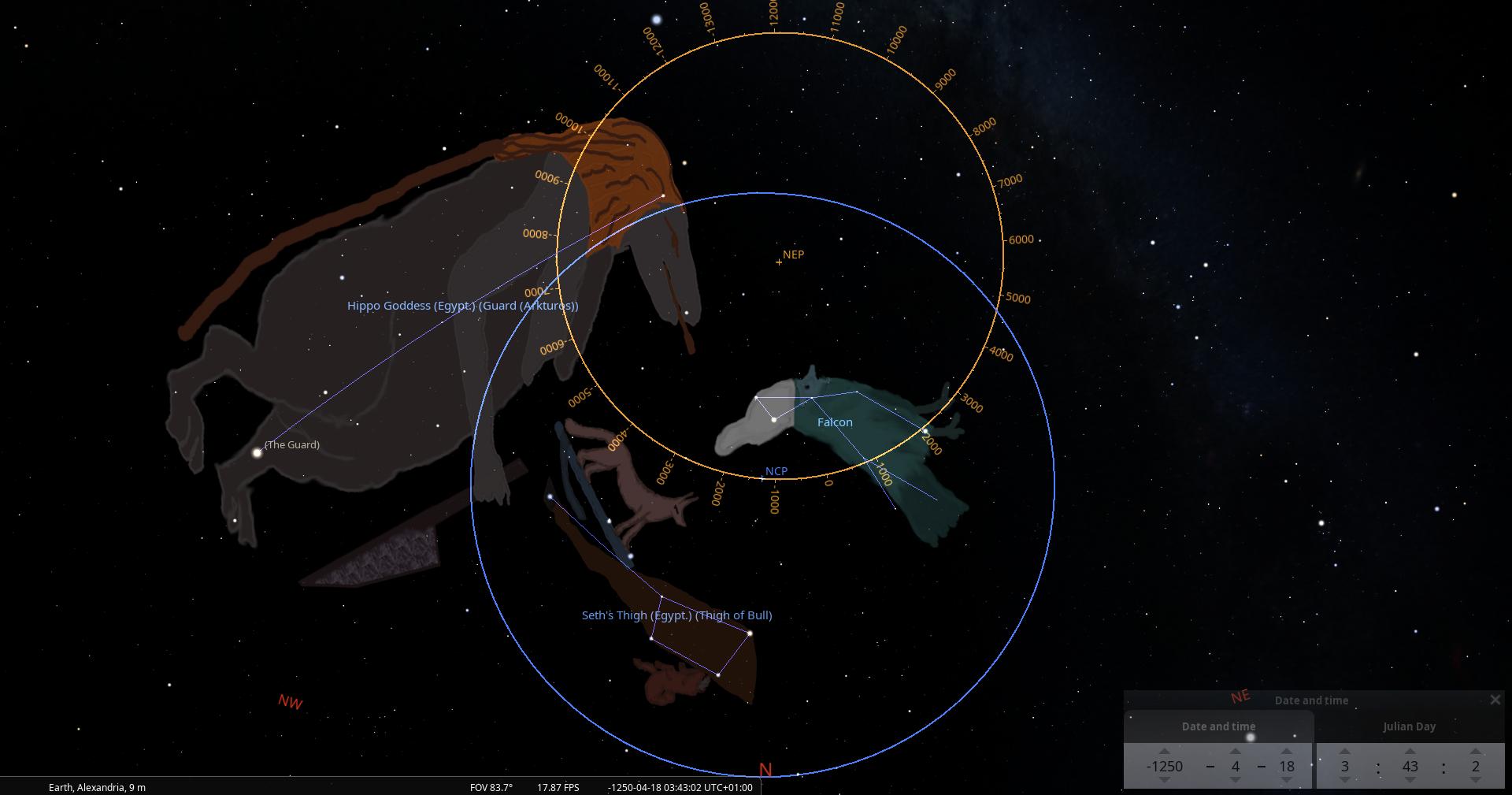The image size is (1512, 795).
Task: Decrease the minutes using the down arrow
Action: [x=1410, y=780]
